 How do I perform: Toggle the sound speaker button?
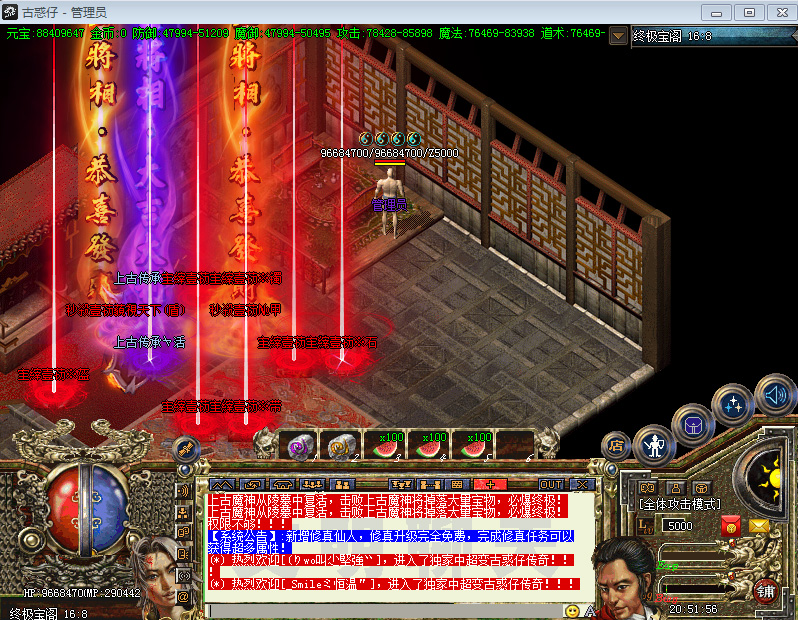click(774, 394)
